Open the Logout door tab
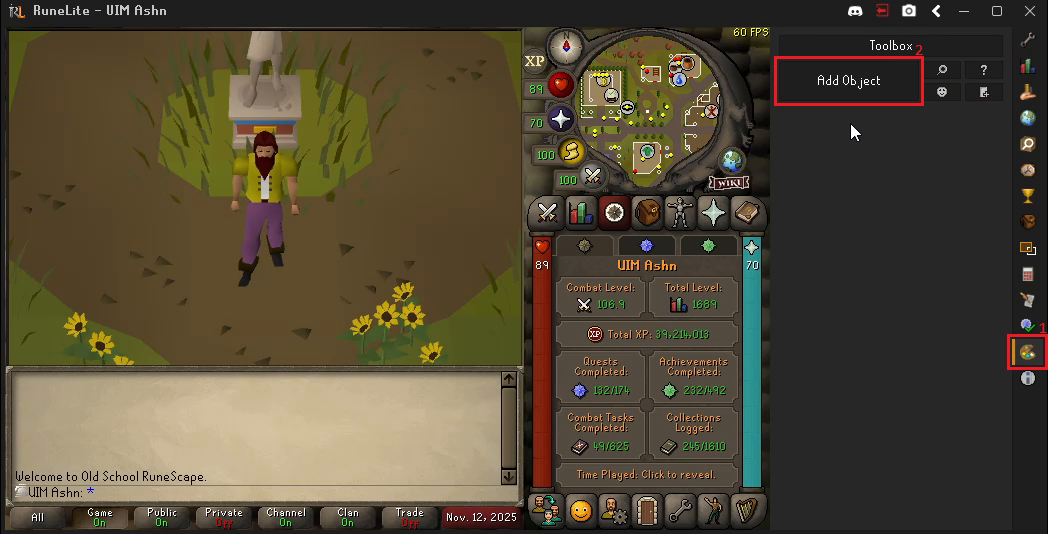Viewport: 1048px width, 534px height. (x=646, y=511)
